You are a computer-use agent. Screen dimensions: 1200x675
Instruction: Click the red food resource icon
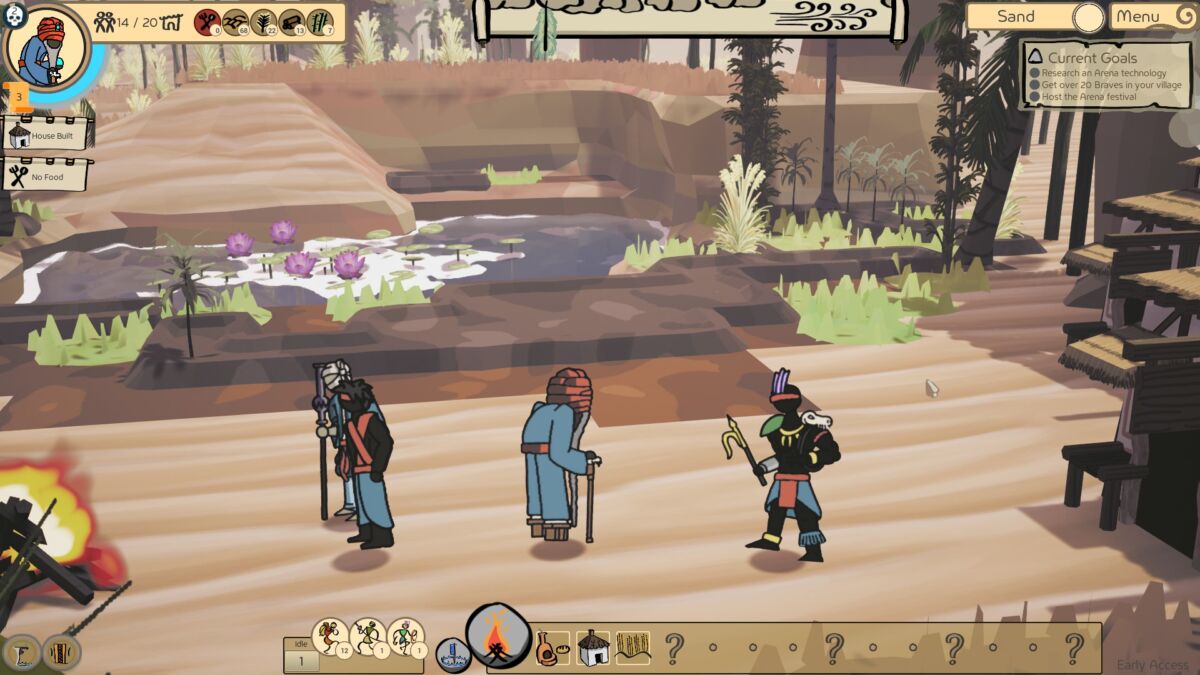point(207,22)
